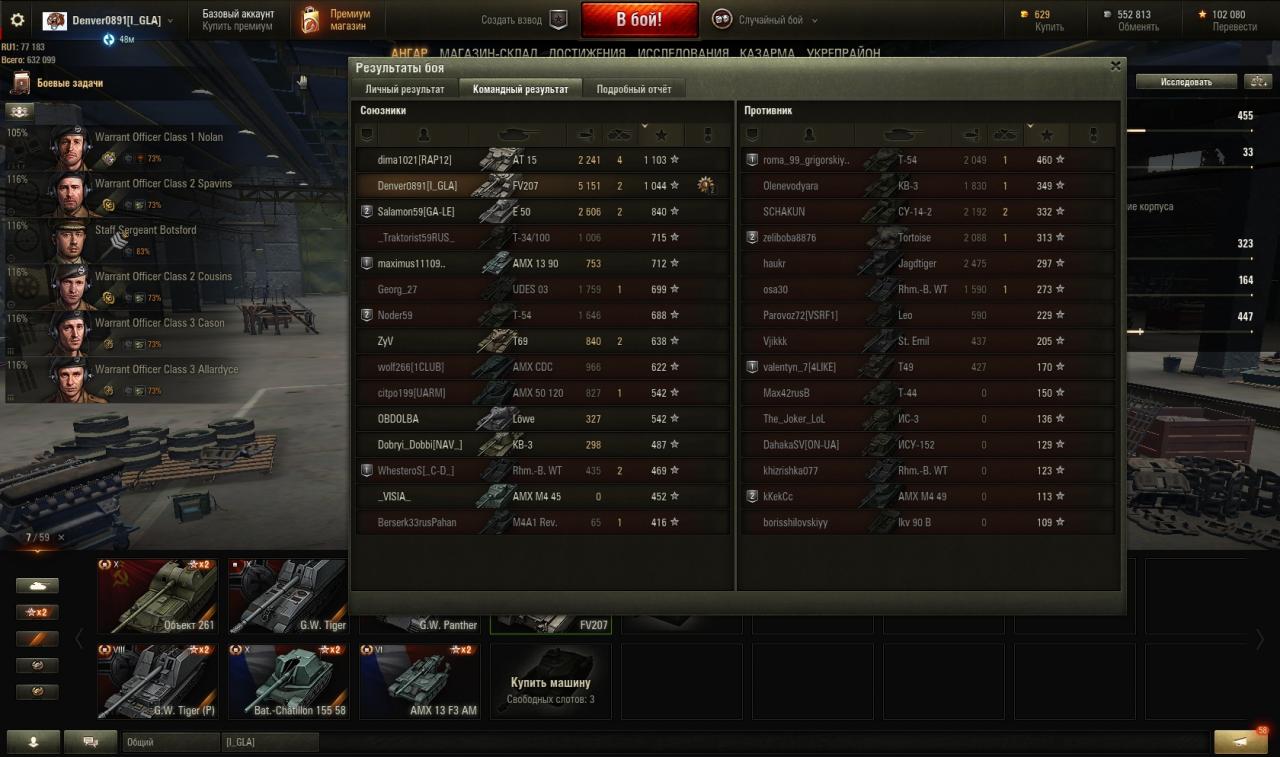This screenshot has height=757, width=1280.
Task: Select the Объект 261 vehicle tile
Action: pos(157,597)
